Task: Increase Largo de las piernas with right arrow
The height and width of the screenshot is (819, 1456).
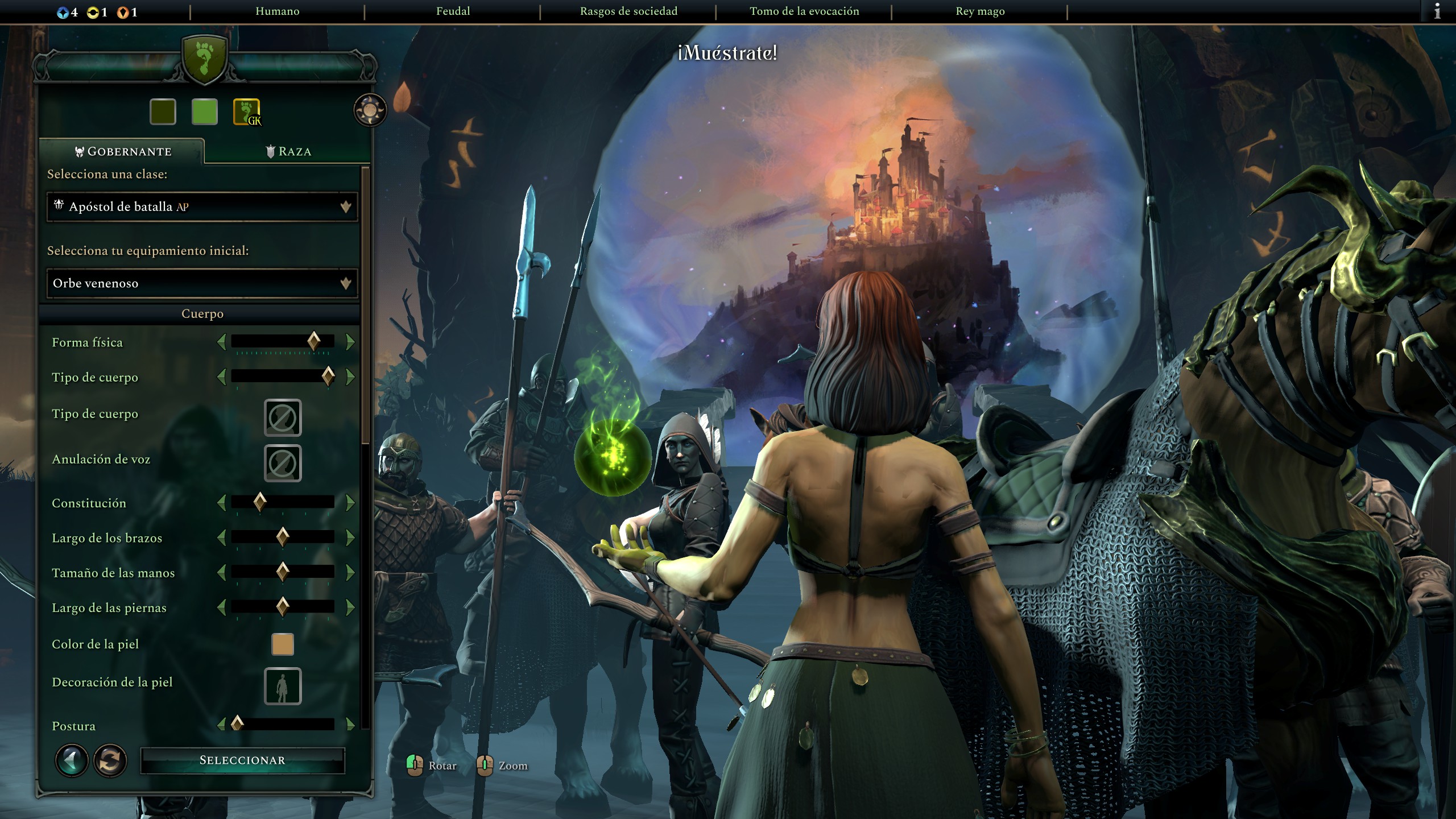Action: pyautogui.click(x=350, y=607)
